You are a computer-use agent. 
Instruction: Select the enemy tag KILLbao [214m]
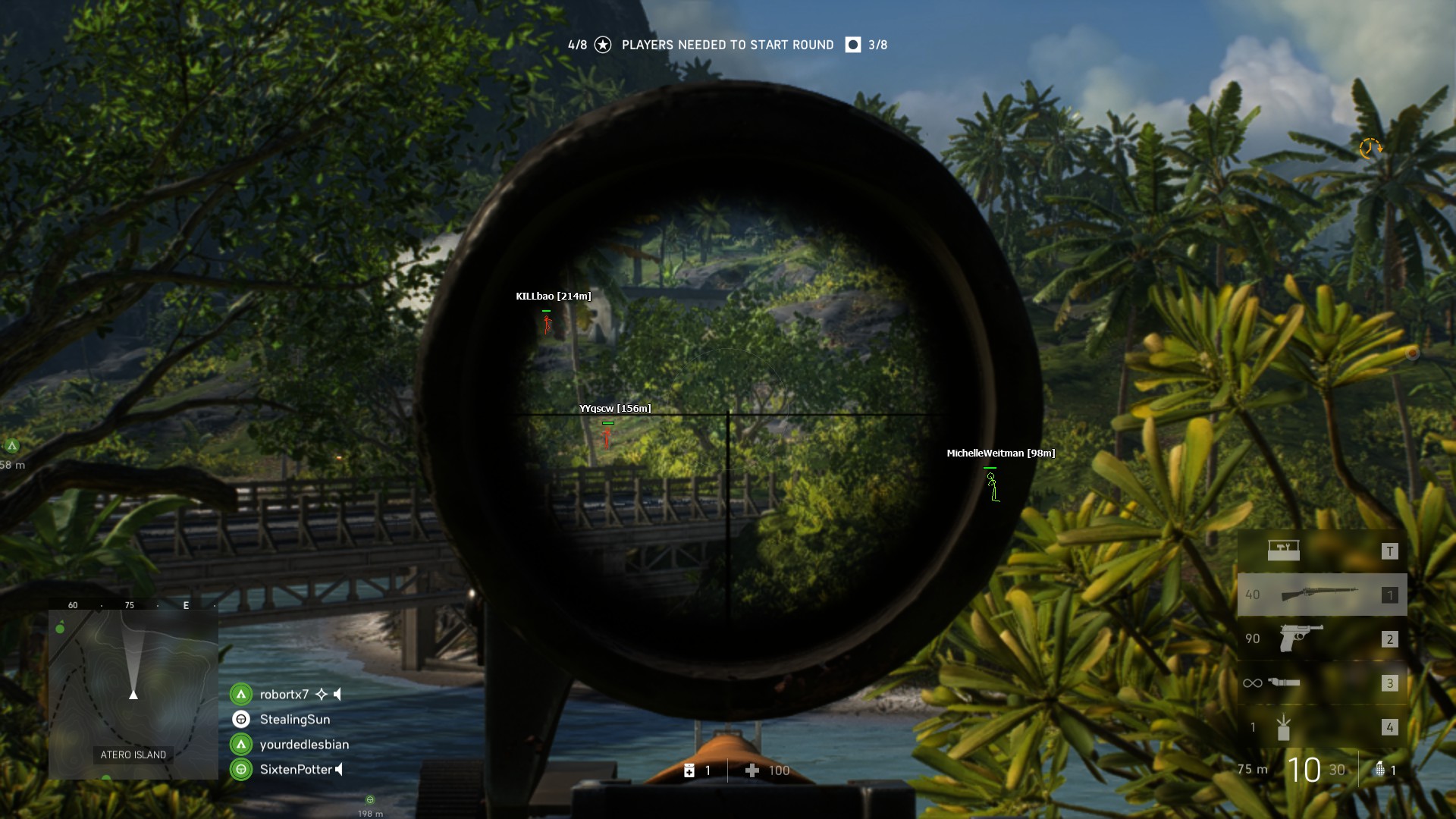pyautogui.click(x=554, y=297)
